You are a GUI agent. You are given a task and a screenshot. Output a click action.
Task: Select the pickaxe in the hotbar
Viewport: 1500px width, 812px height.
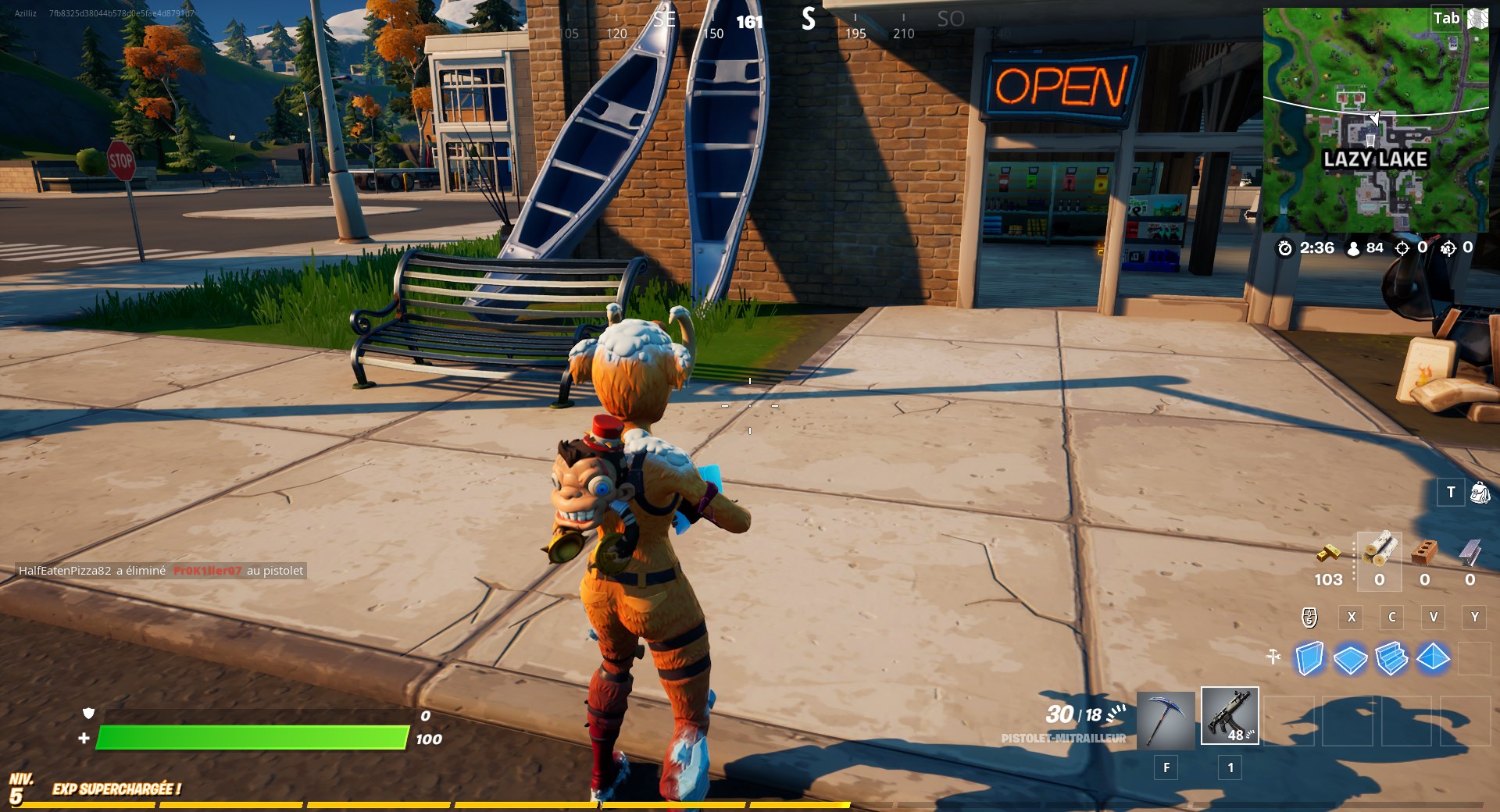pyautogui.click(x=1164, y=717)
